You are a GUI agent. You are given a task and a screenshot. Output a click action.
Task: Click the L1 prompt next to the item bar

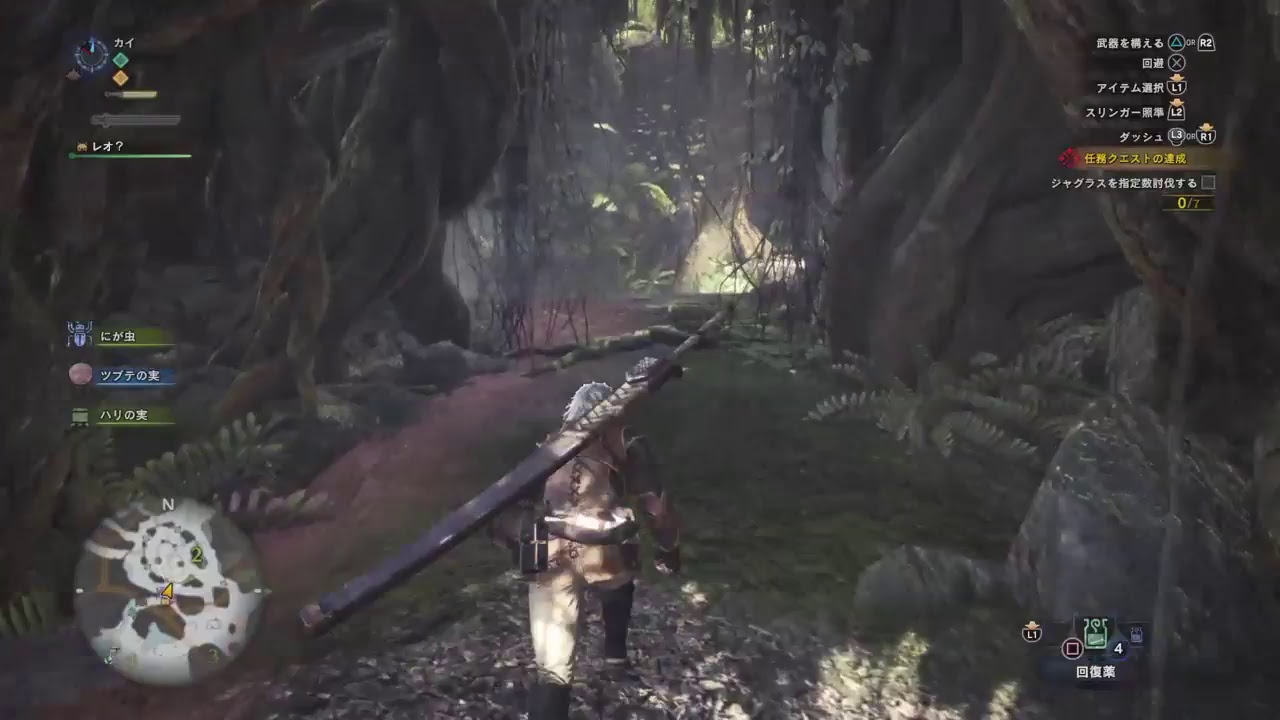tap(1032, 635)
